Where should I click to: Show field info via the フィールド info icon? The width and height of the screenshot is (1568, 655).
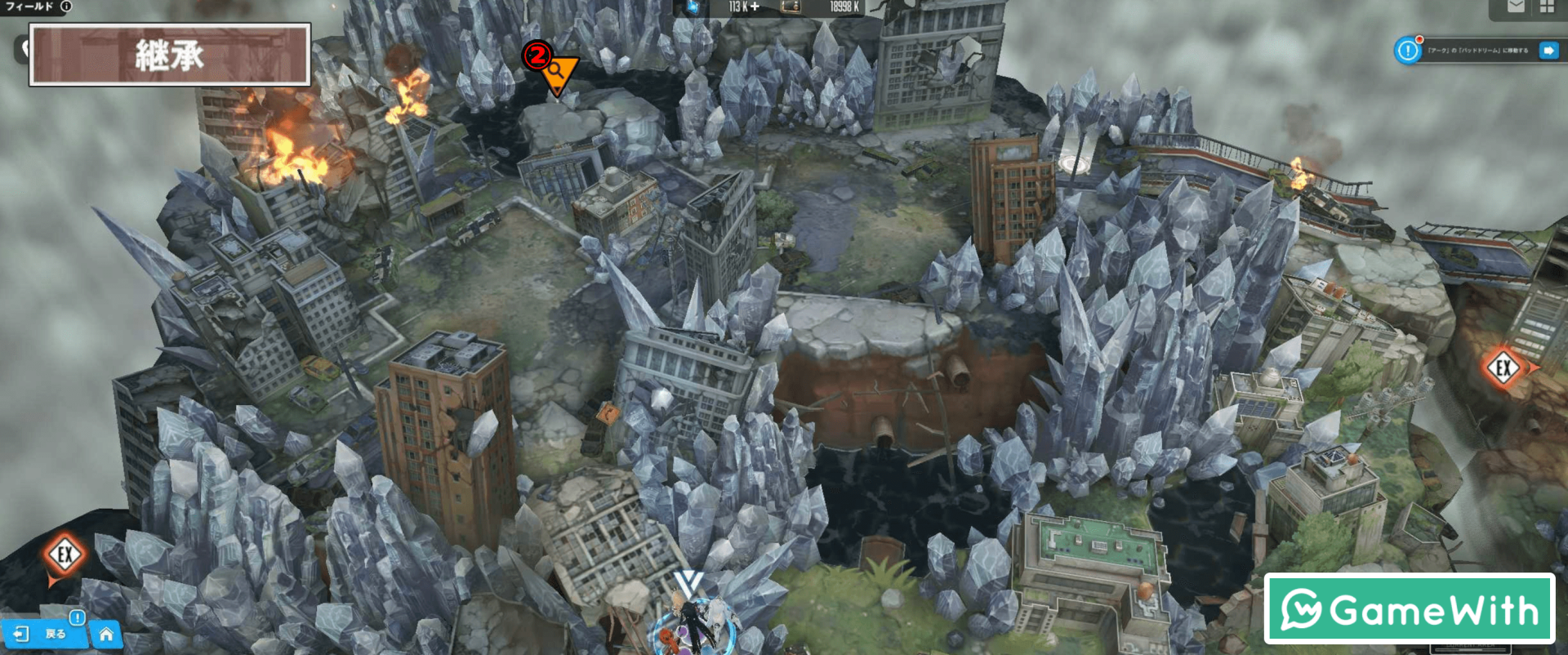pos(66,7)
